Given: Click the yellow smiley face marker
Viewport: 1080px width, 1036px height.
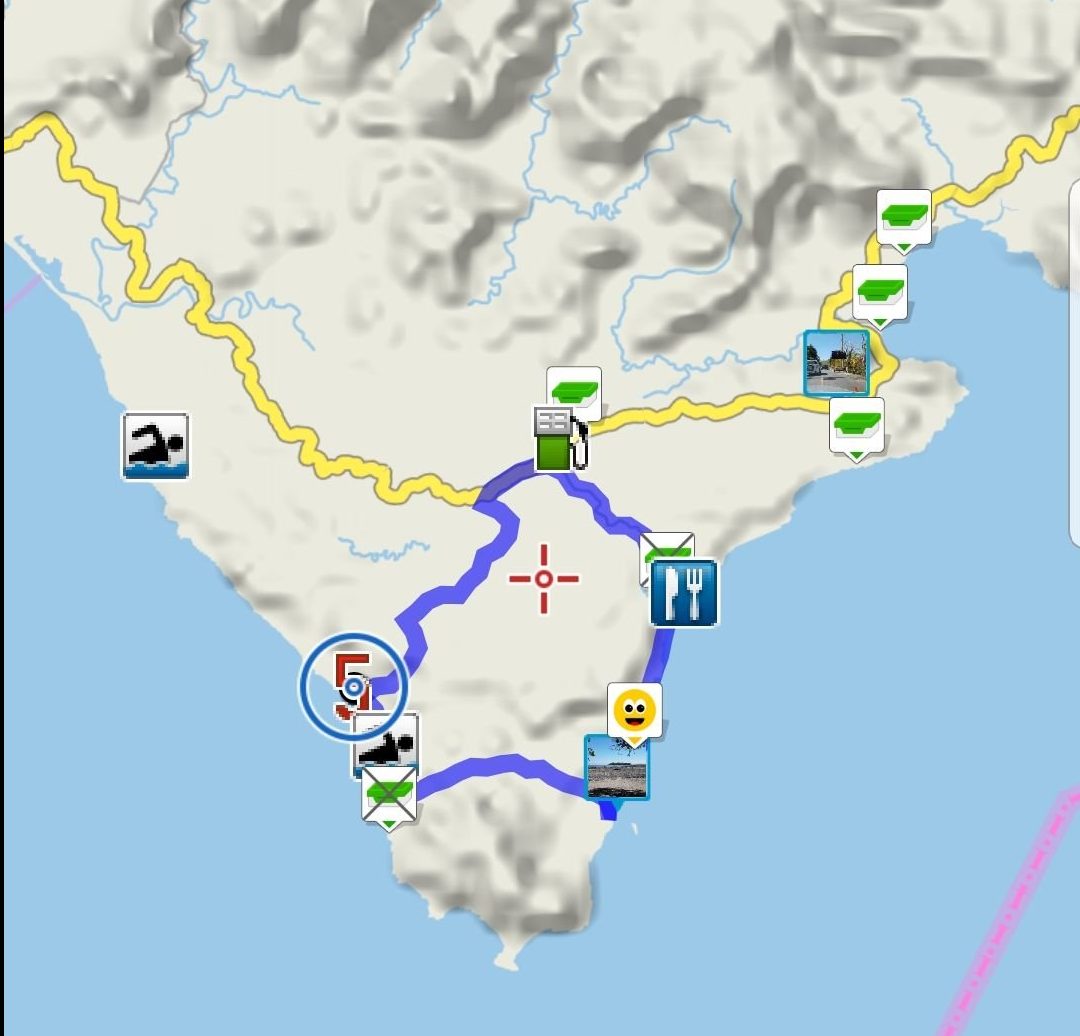Looking at the screenshot, I should click(x=635, y=712).
